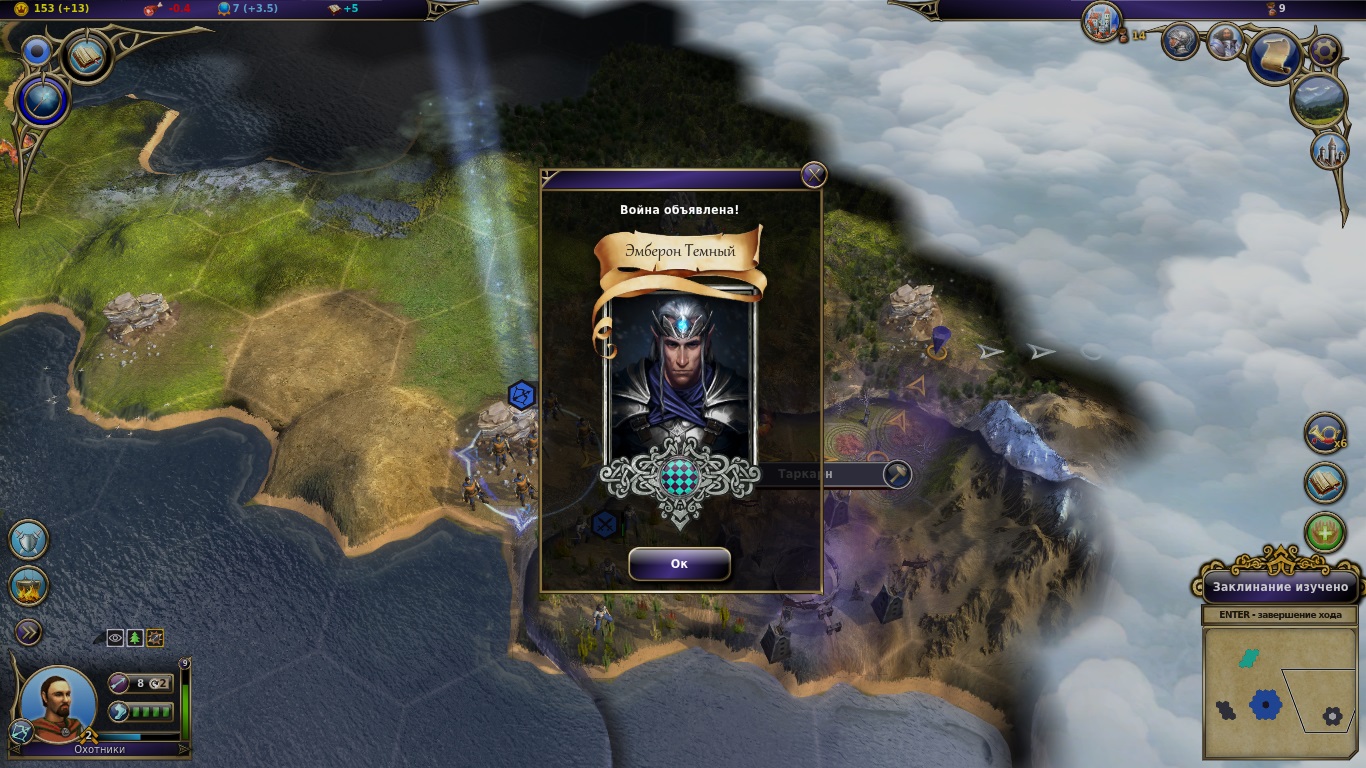
Task: Switch to the landscape world view
Action: 1319,101
